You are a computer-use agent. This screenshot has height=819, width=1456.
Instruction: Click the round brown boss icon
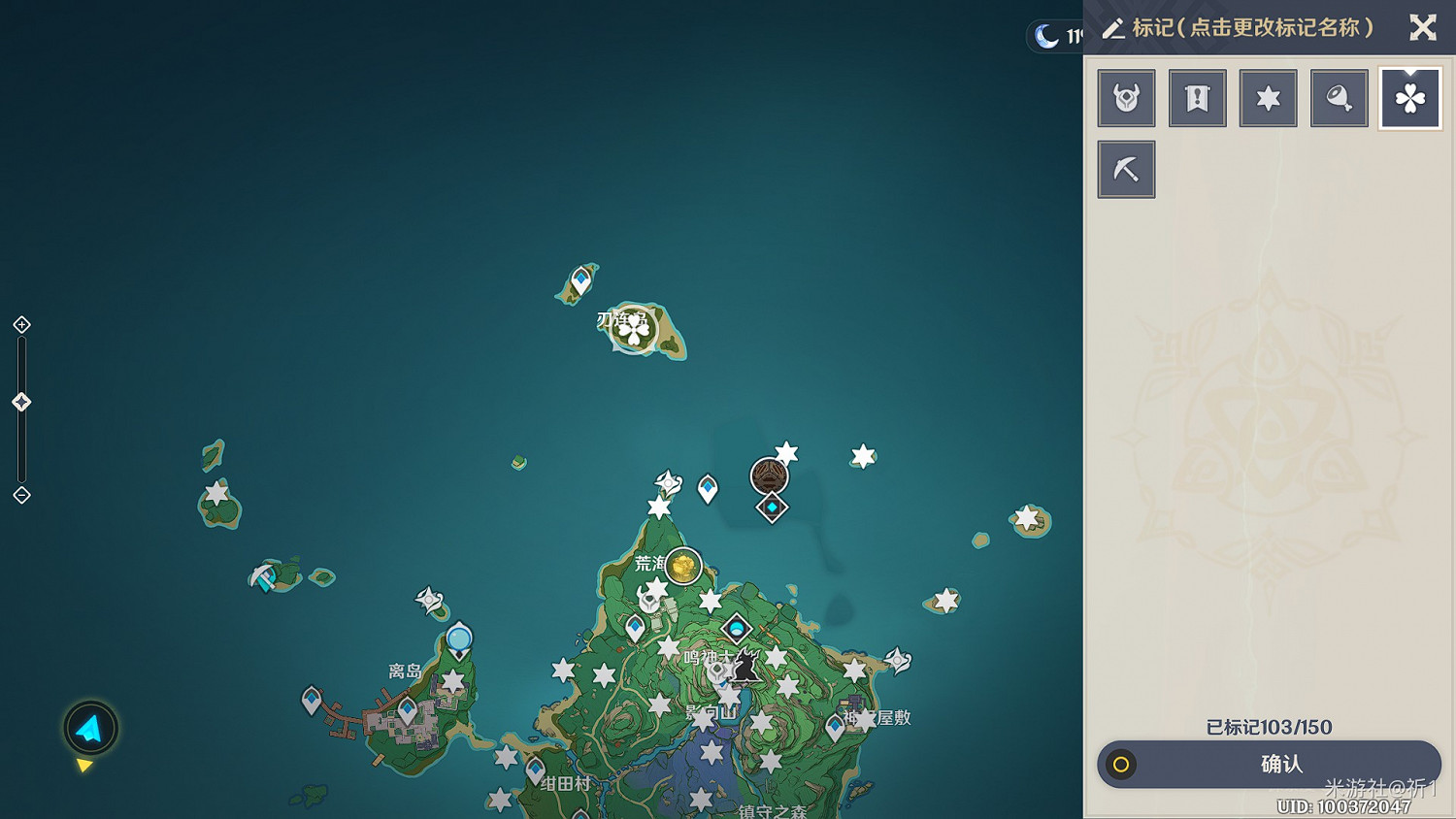point(769,475)
